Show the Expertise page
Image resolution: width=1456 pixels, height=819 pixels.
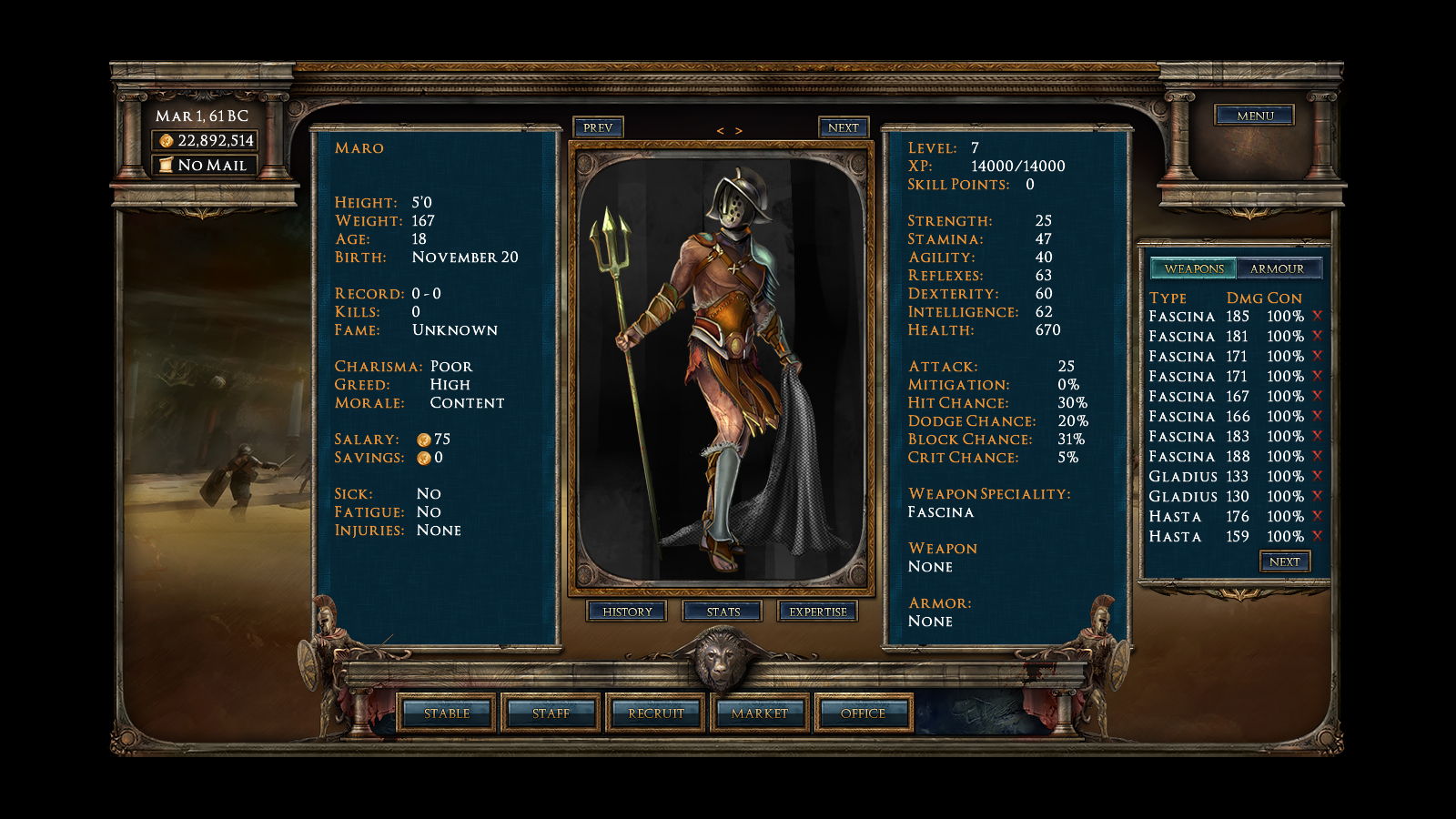coord(817,612)
